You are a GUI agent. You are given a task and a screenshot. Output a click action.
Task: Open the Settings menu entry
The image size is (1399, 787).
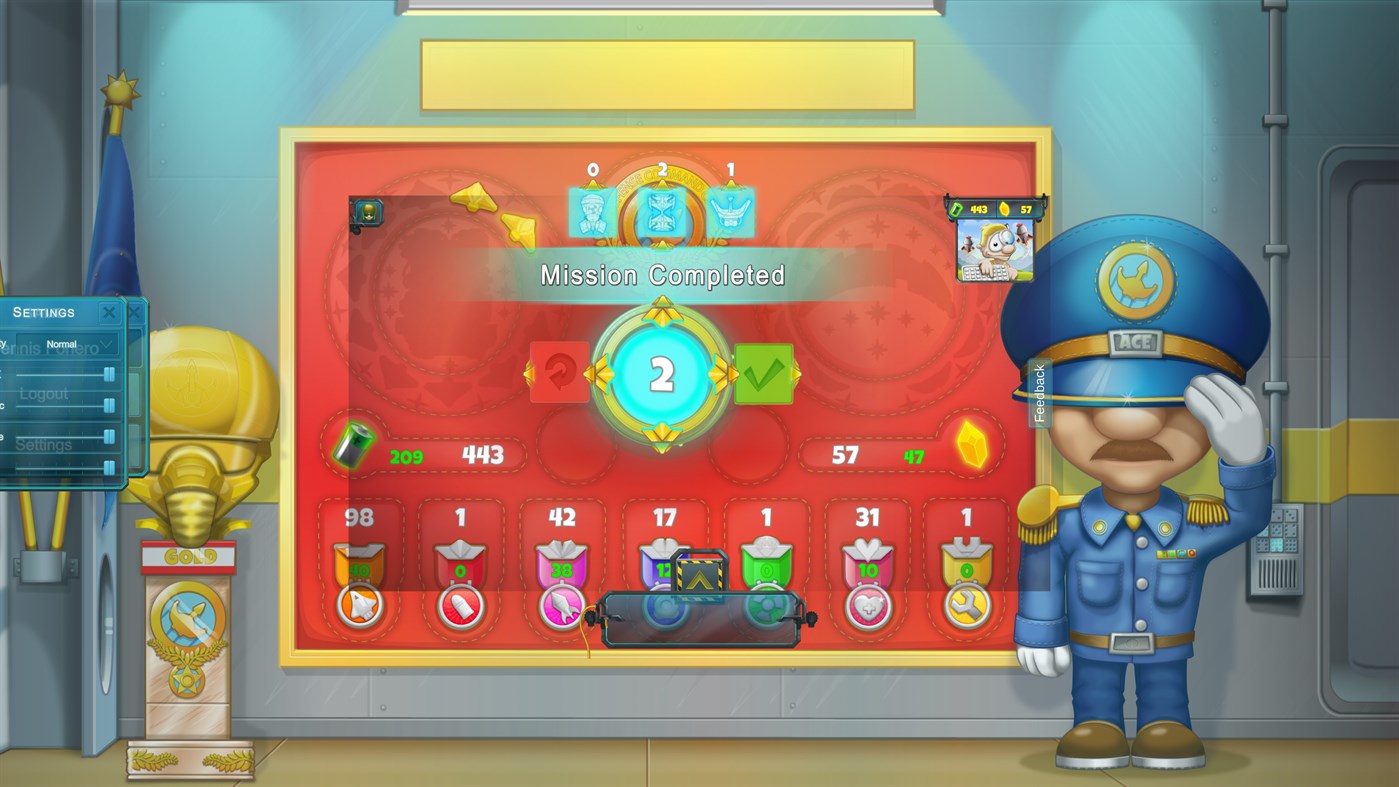[43, 444]
